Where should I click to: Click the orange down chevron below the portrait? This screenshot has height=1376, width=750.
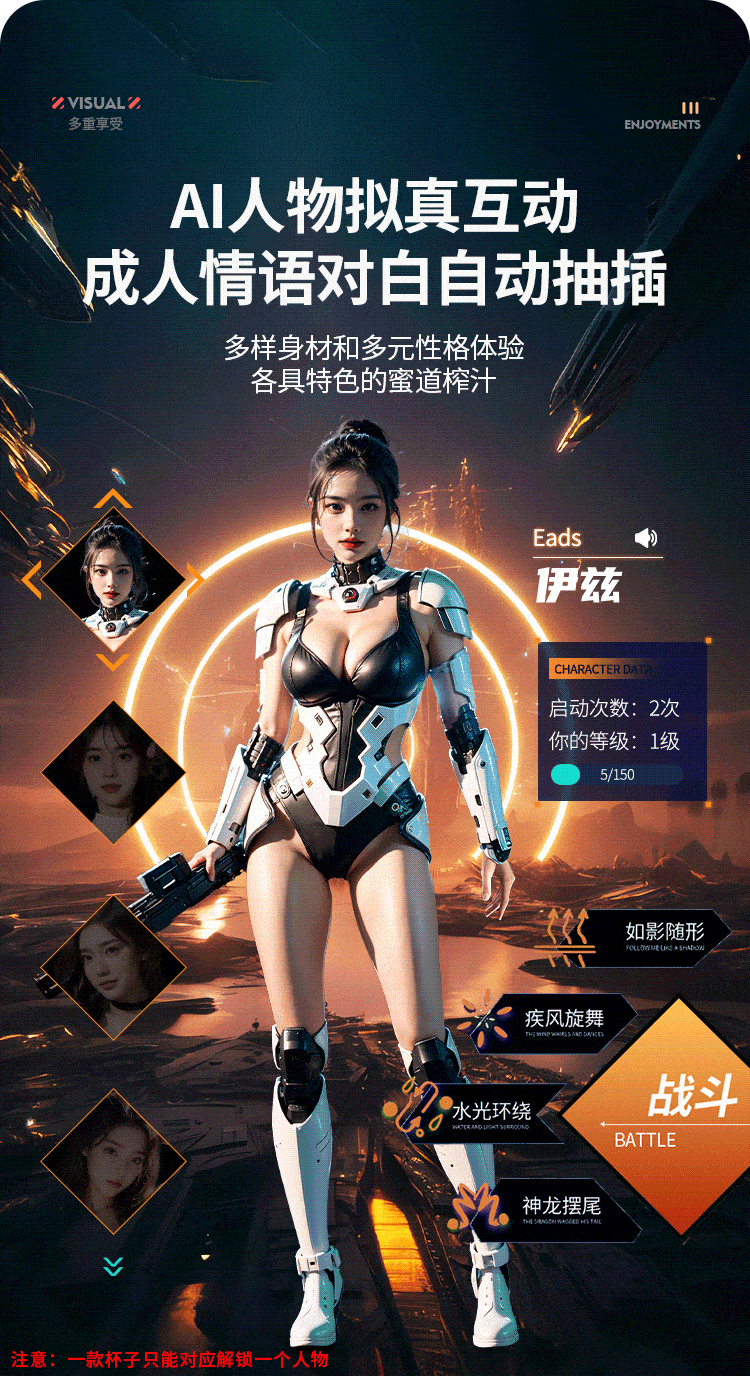(113, 661)
